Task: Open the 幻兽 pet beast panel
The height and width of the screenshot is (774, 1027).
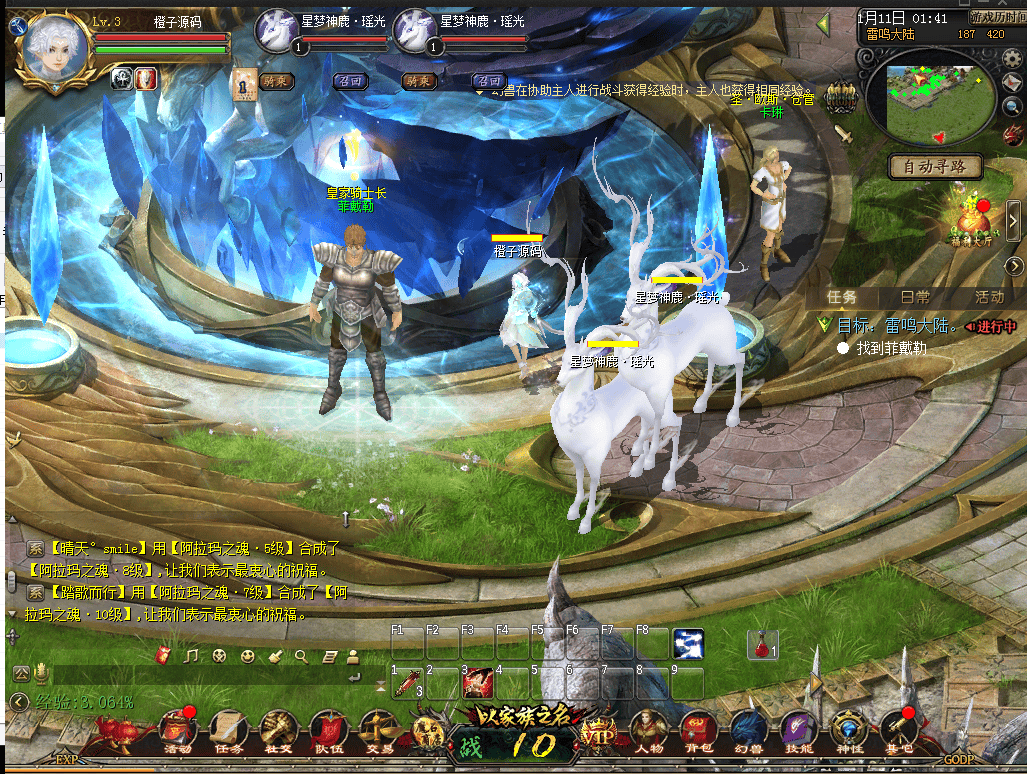Action: [x=749, y=730]
